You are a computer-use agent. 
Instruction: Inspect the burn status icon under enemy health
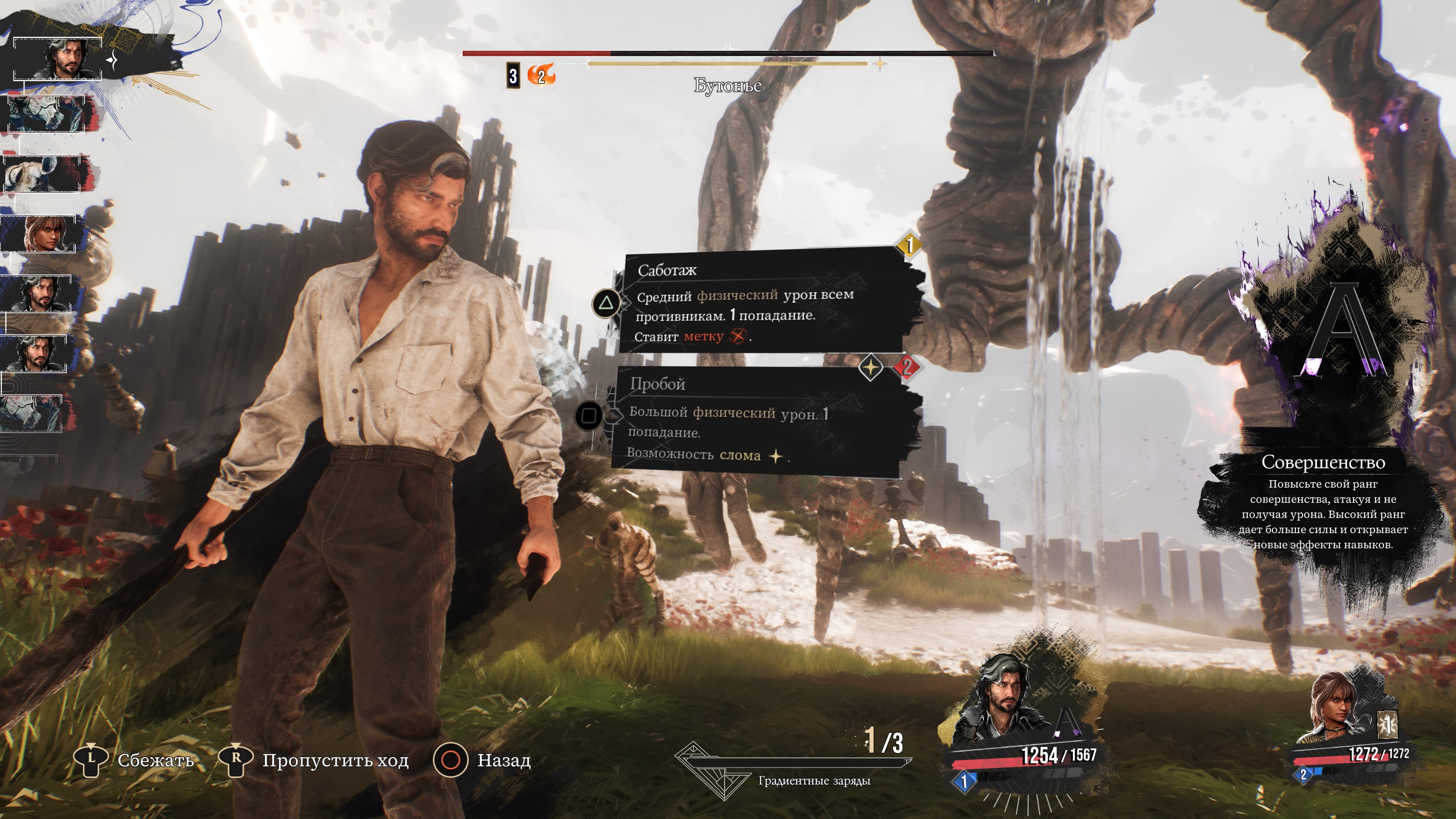[x=541, y=76]
